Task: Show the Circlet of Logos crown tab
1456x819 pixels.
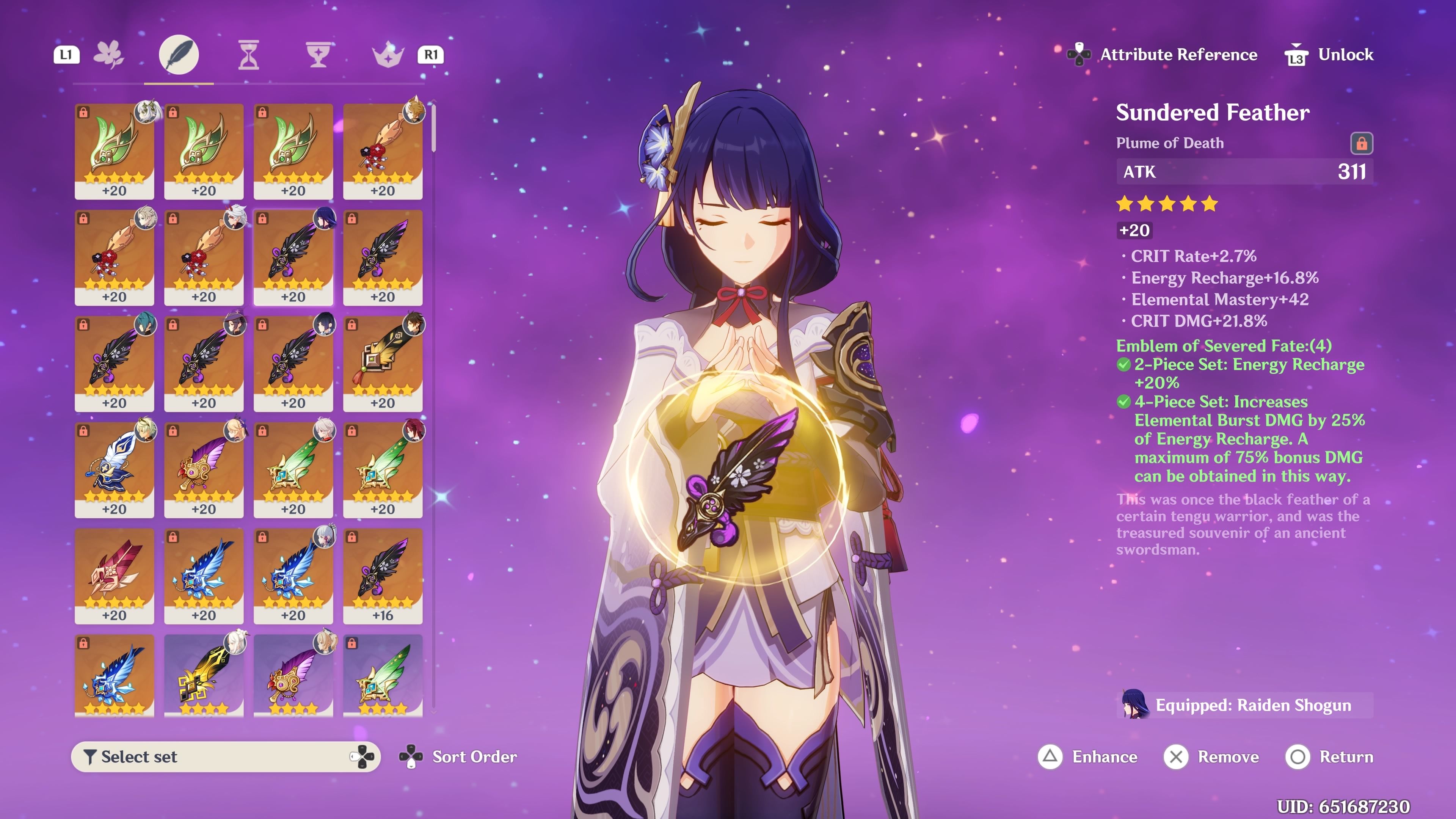Action: click(x=388, y=55)
